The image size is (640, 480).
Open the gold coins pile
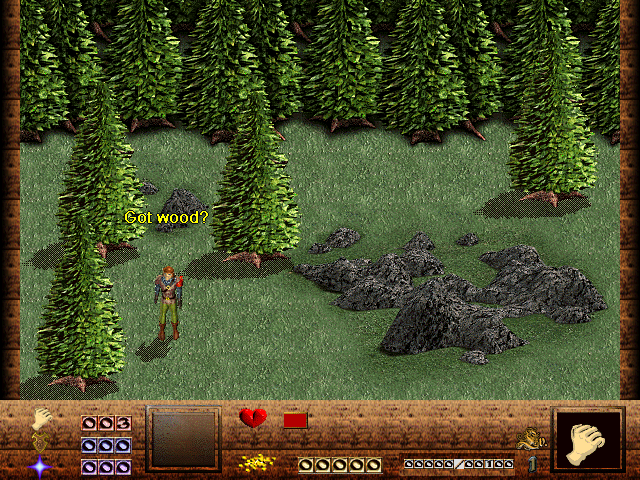(258, 463)
